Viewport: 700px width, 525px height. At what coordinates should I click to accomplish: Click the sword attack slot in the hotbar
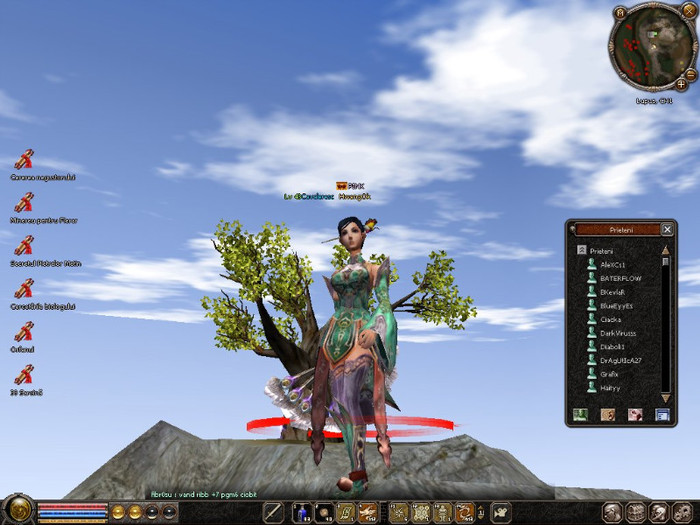274,513
